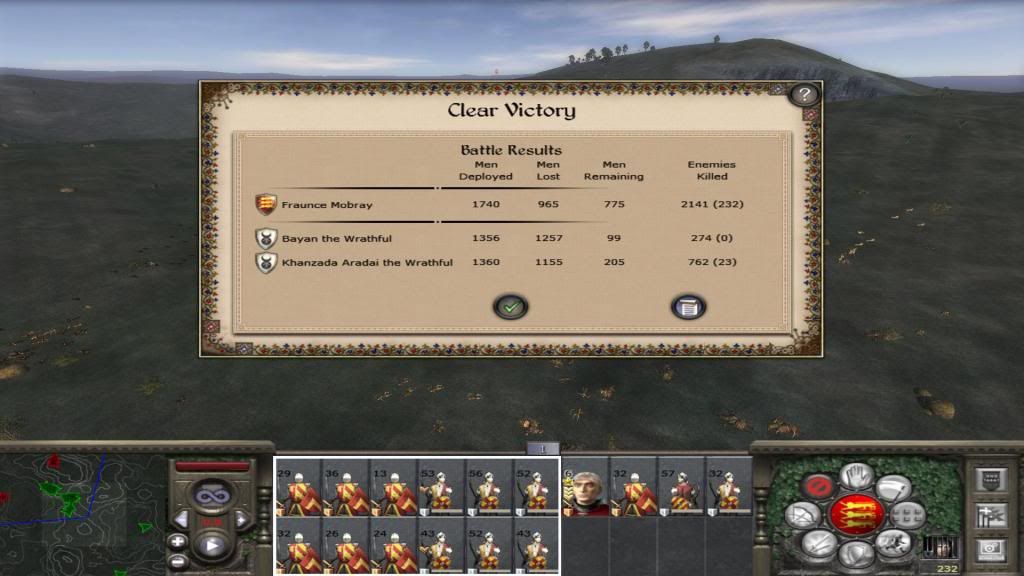This screenshot has width=1024, height=576.
Task: Click the red halt order button
Action: (x=817, y=487)
